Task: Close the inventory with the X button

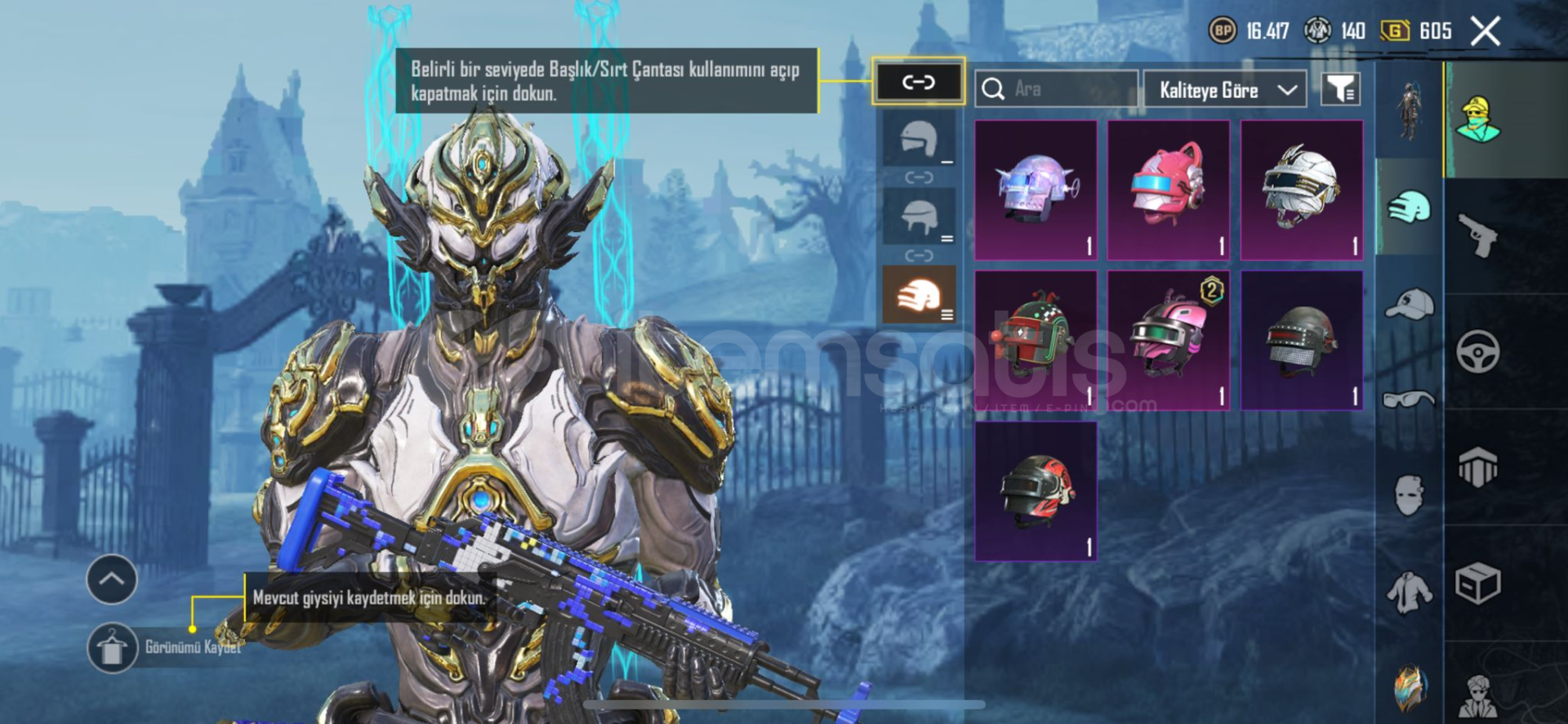Action: 1486,32
